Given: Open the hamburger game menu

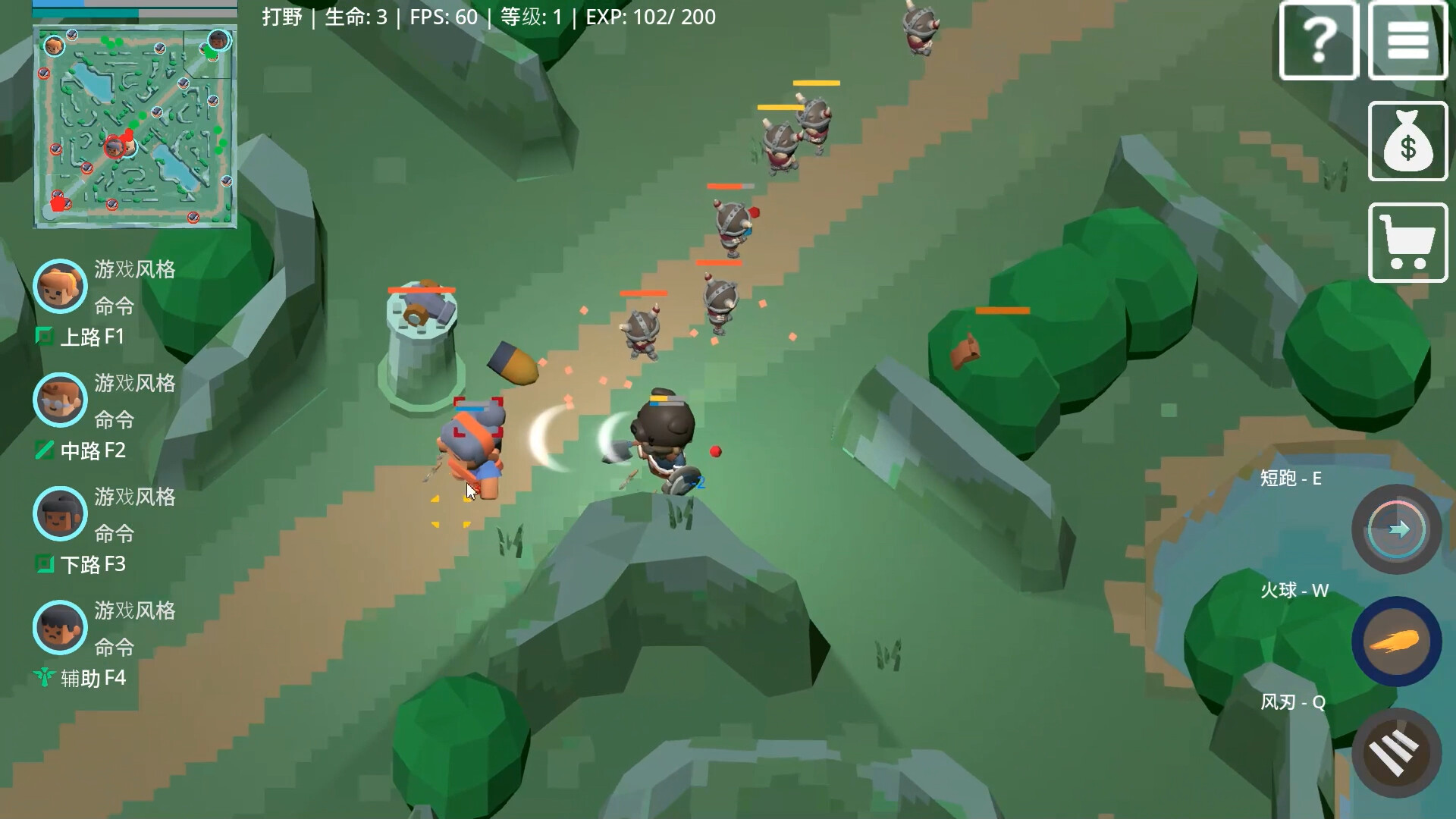Looking at the screenshot, I should (x=1407, y=40).
